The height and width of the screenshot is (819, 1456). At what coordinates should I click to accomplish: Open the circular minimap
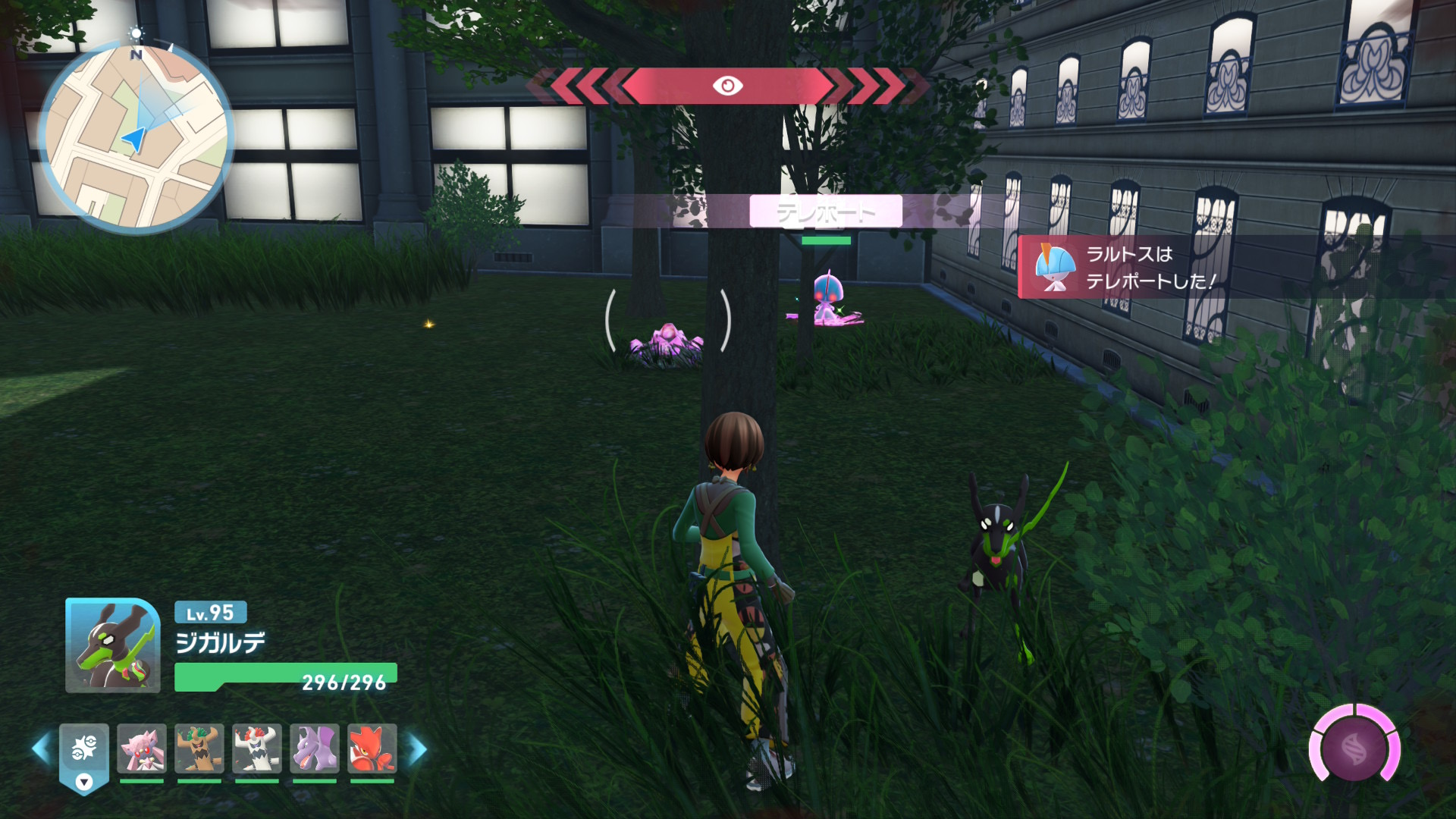[x=136, y=137]
